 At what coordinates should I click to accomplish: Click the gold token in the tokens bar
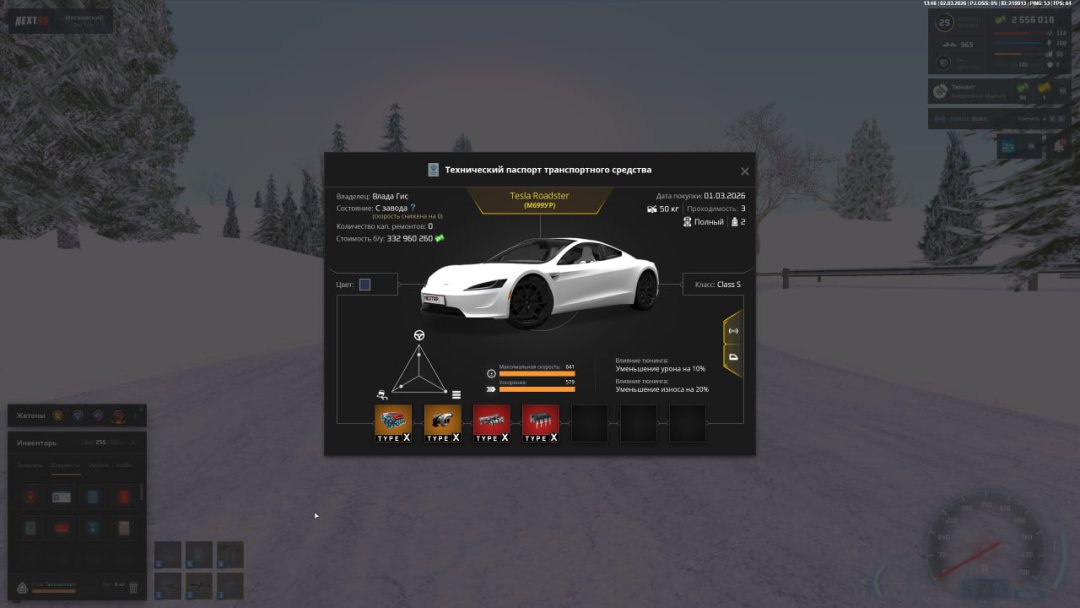pos(58,415)
